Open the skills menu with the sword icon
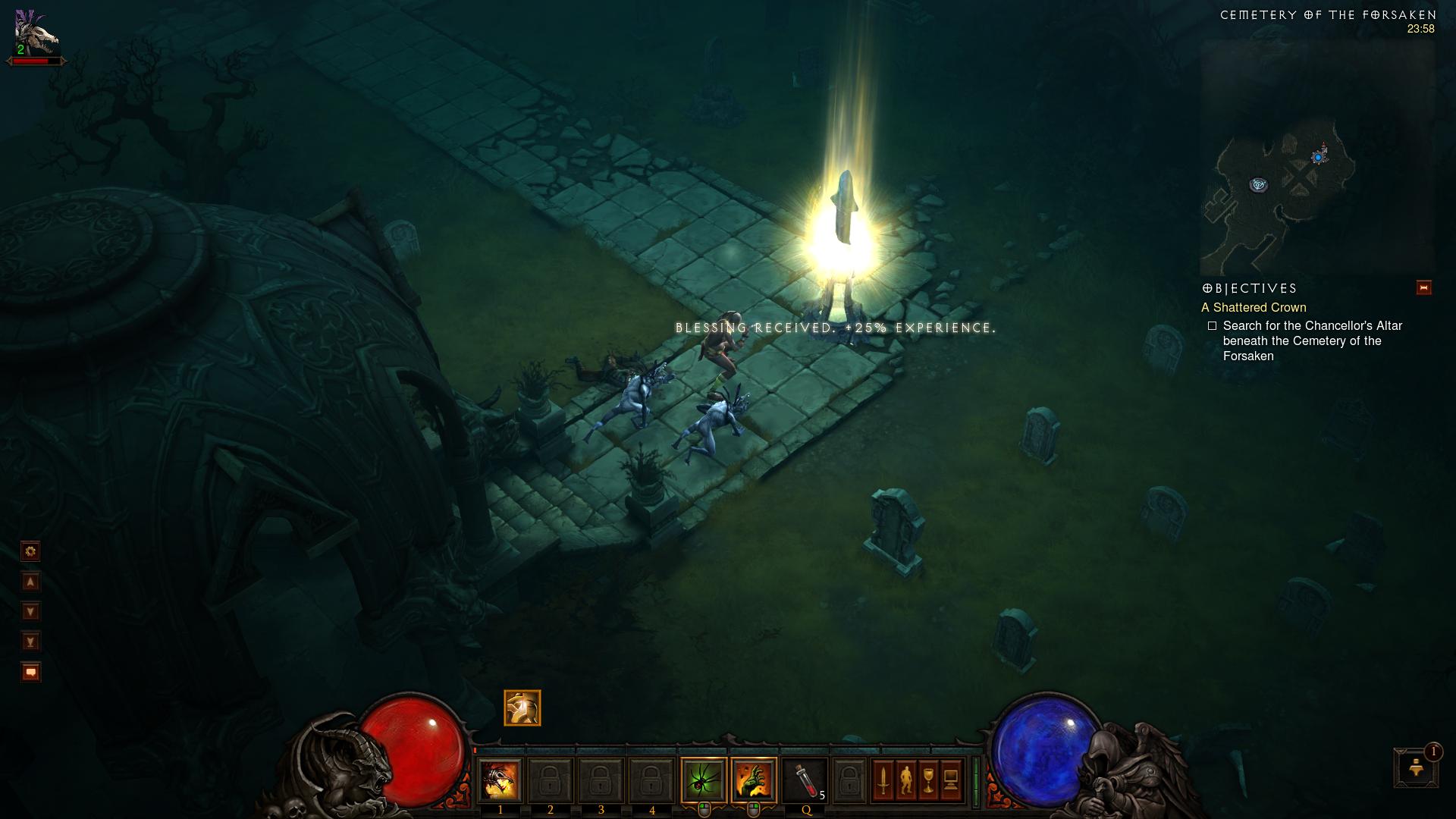The image size is (1456, 819). tap(883, 780)
